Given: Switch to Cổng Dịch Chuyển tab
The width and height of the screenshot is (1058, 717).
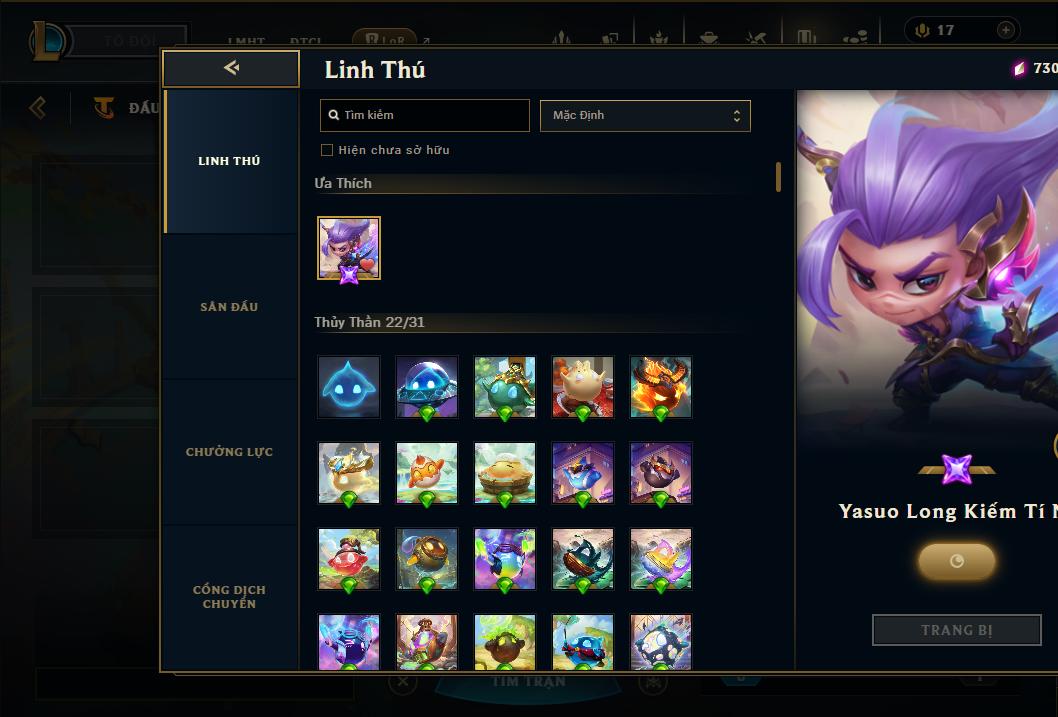Looking at the screenshot, I should point(229,597).
